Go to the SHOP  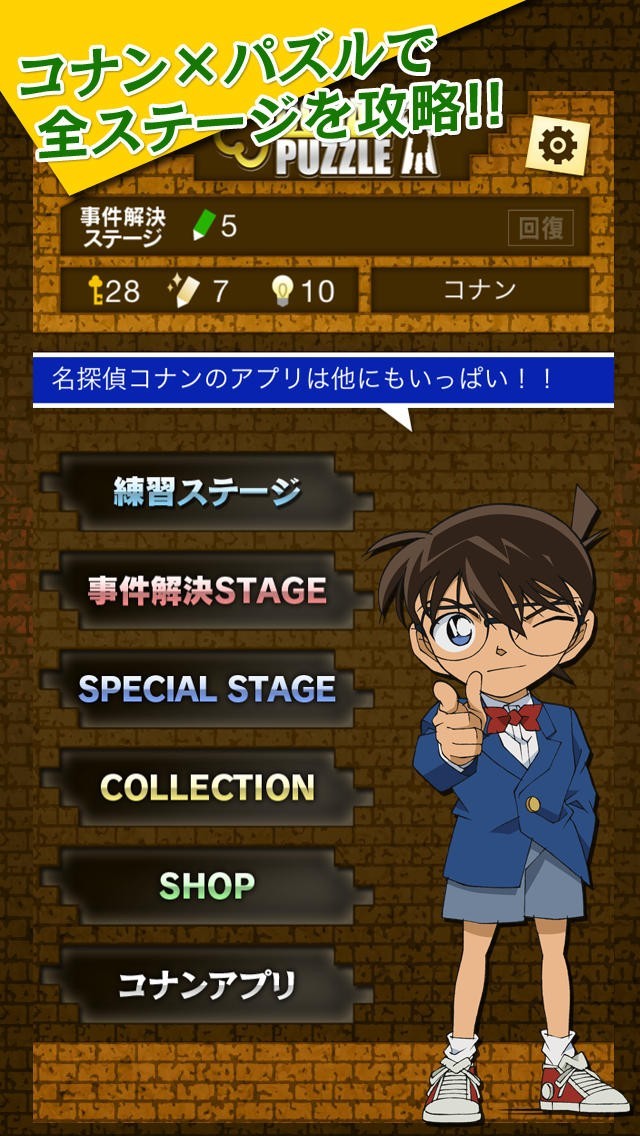pos(206,885)
